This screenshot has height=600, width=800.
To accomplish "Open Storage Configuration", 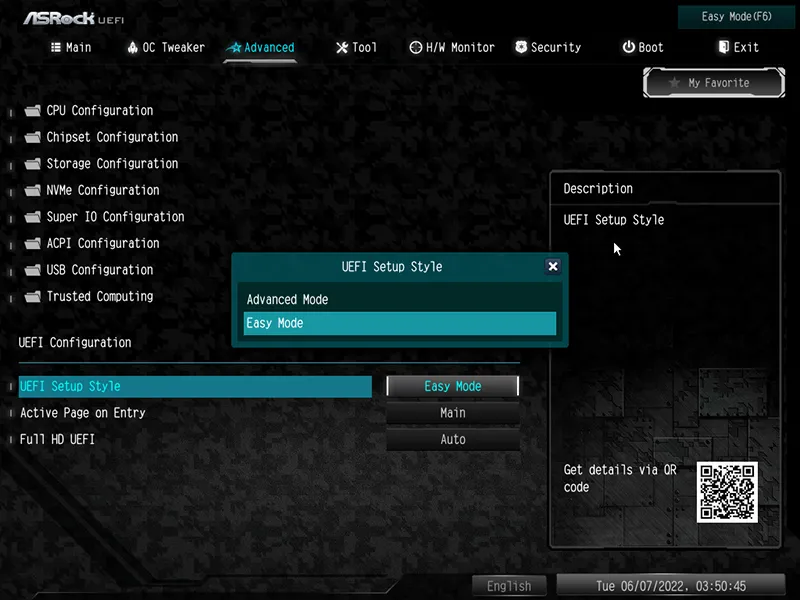I will [x=112, y=164].
